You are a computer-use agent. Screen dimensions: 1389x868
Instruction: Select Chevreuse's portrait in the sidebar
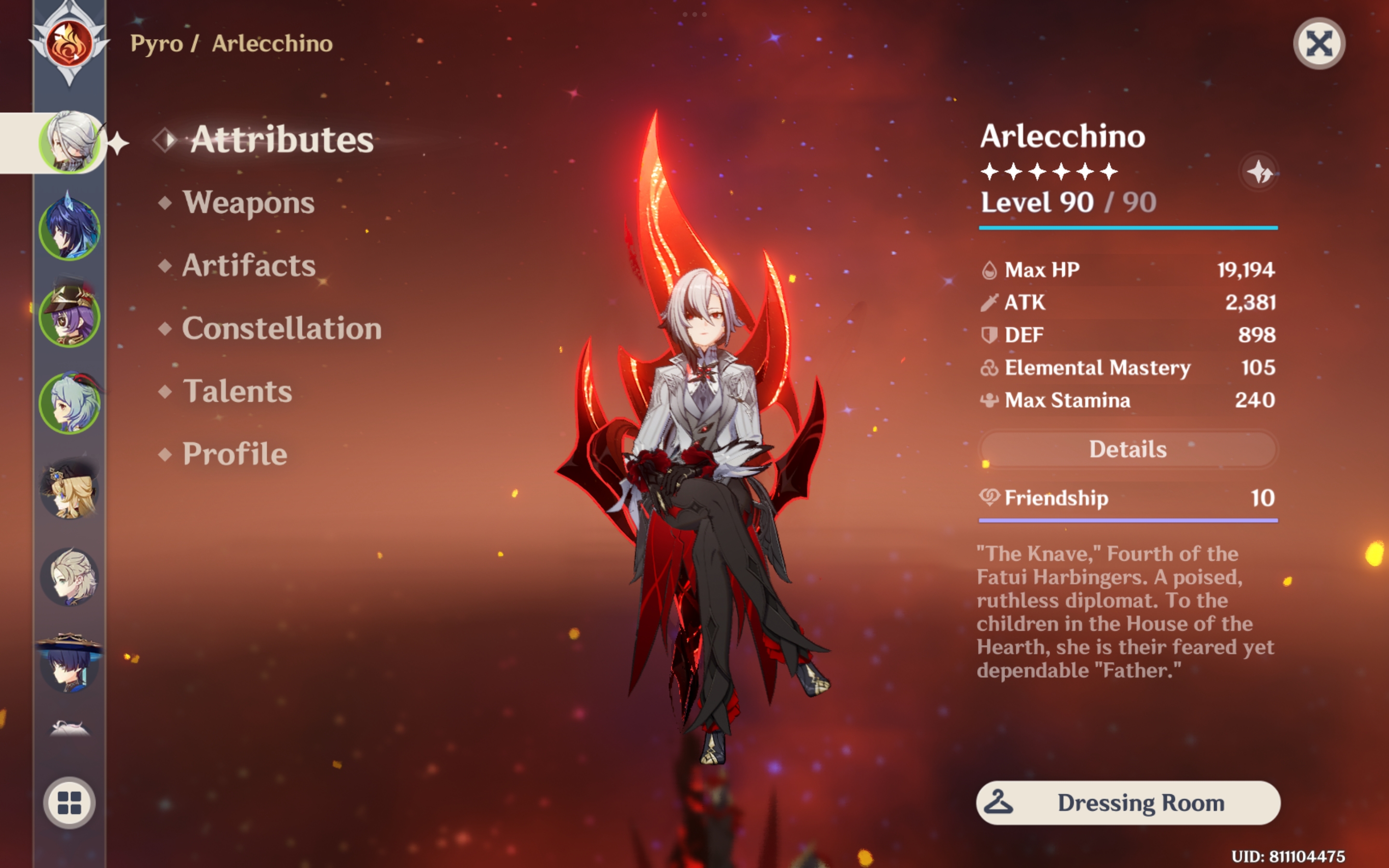(69, 317)
